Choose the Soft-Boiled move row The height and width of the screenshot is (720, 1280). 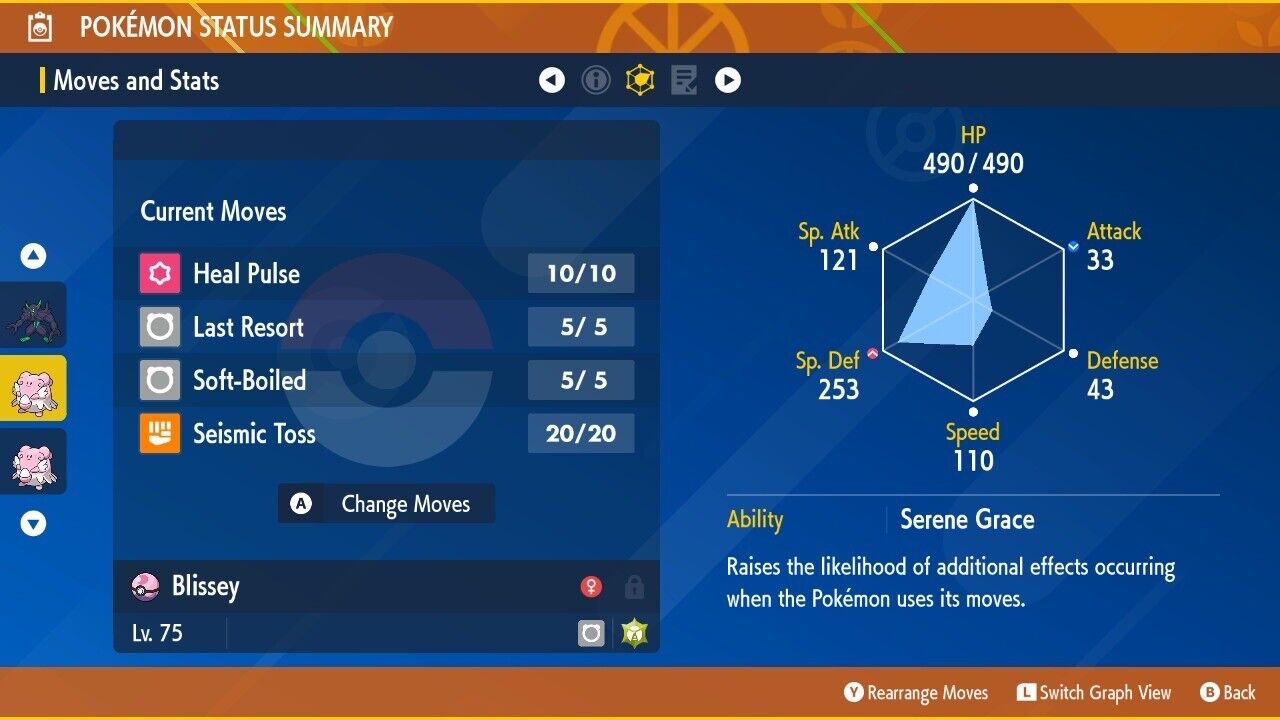coord(386,380)
